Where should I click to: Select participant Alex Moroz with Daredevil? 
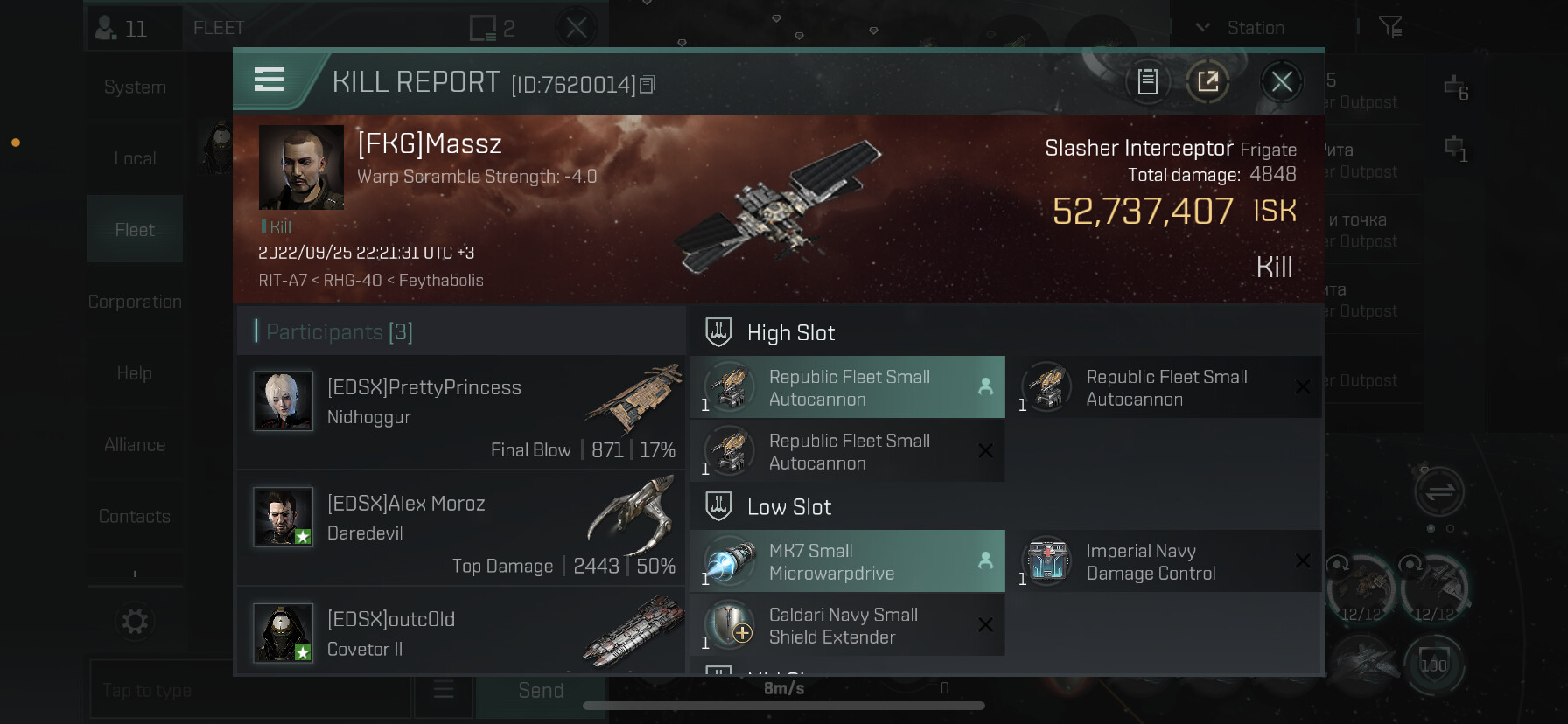point(460,528)
